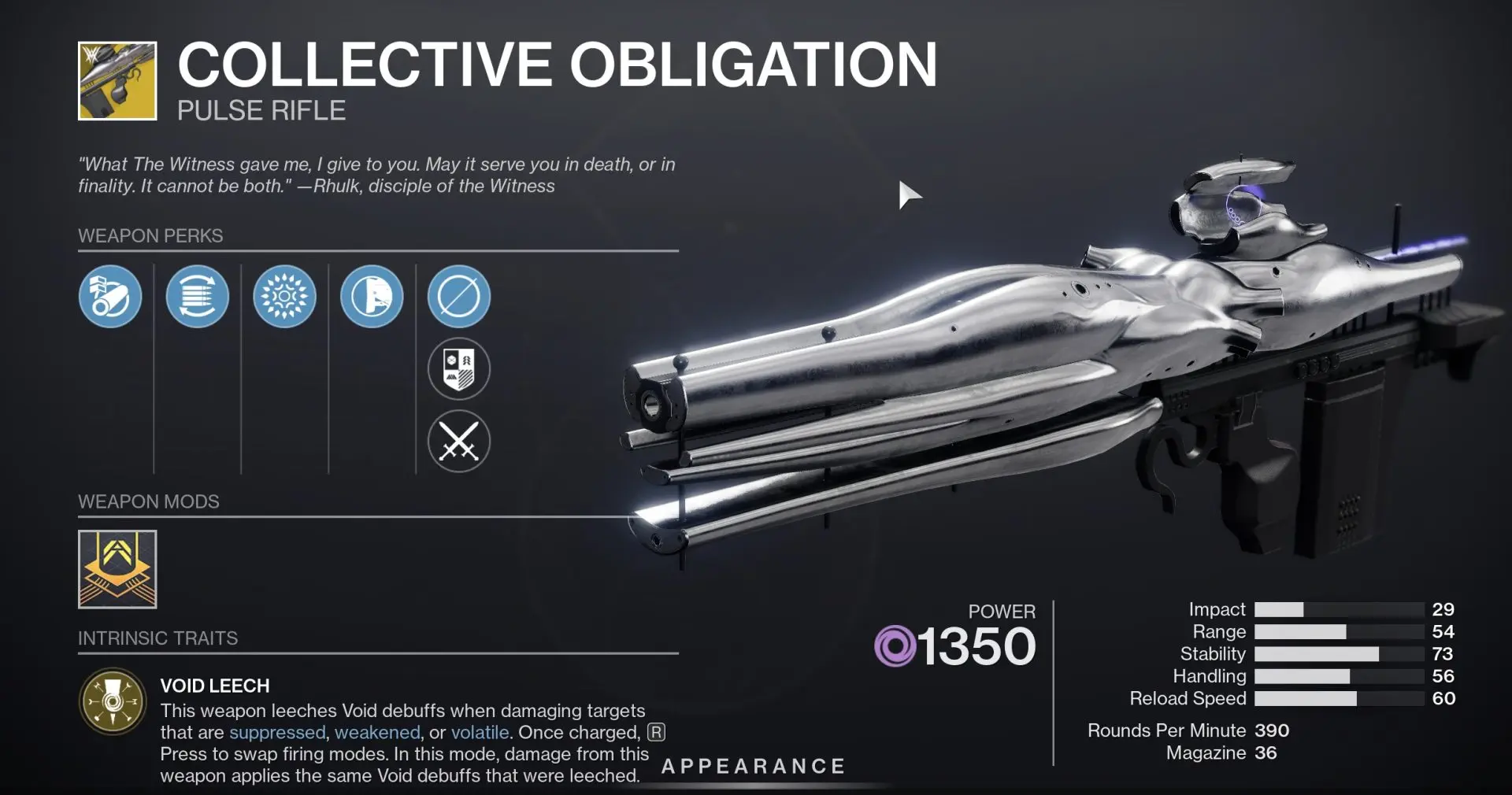1512x795 pixels.
Task: Select the crossed swords perk icon
Action: point(459,442)
